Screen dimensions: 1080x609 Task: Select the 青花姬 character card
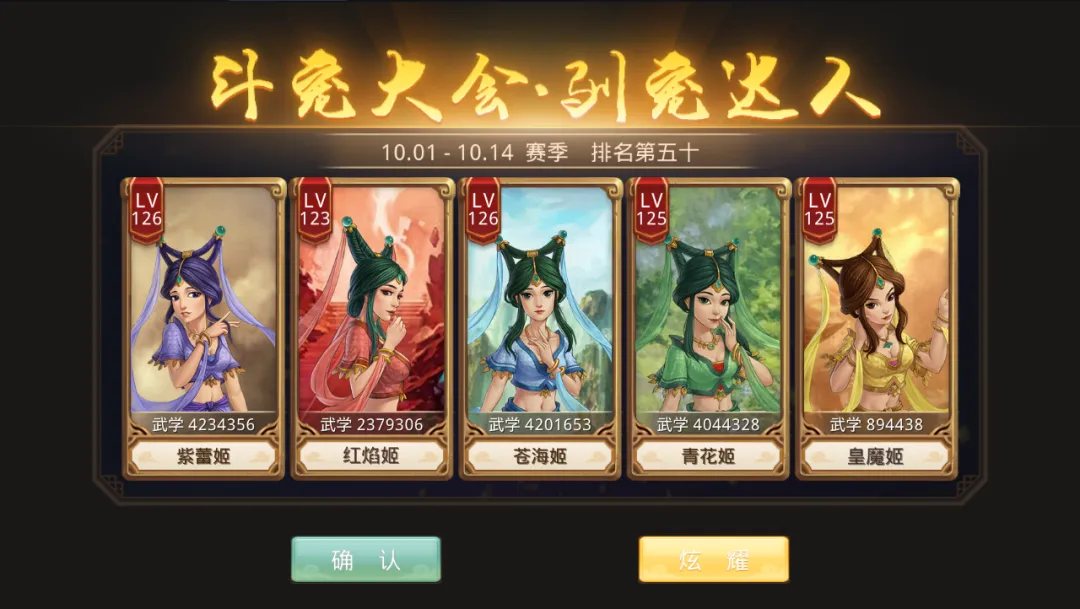709,325
